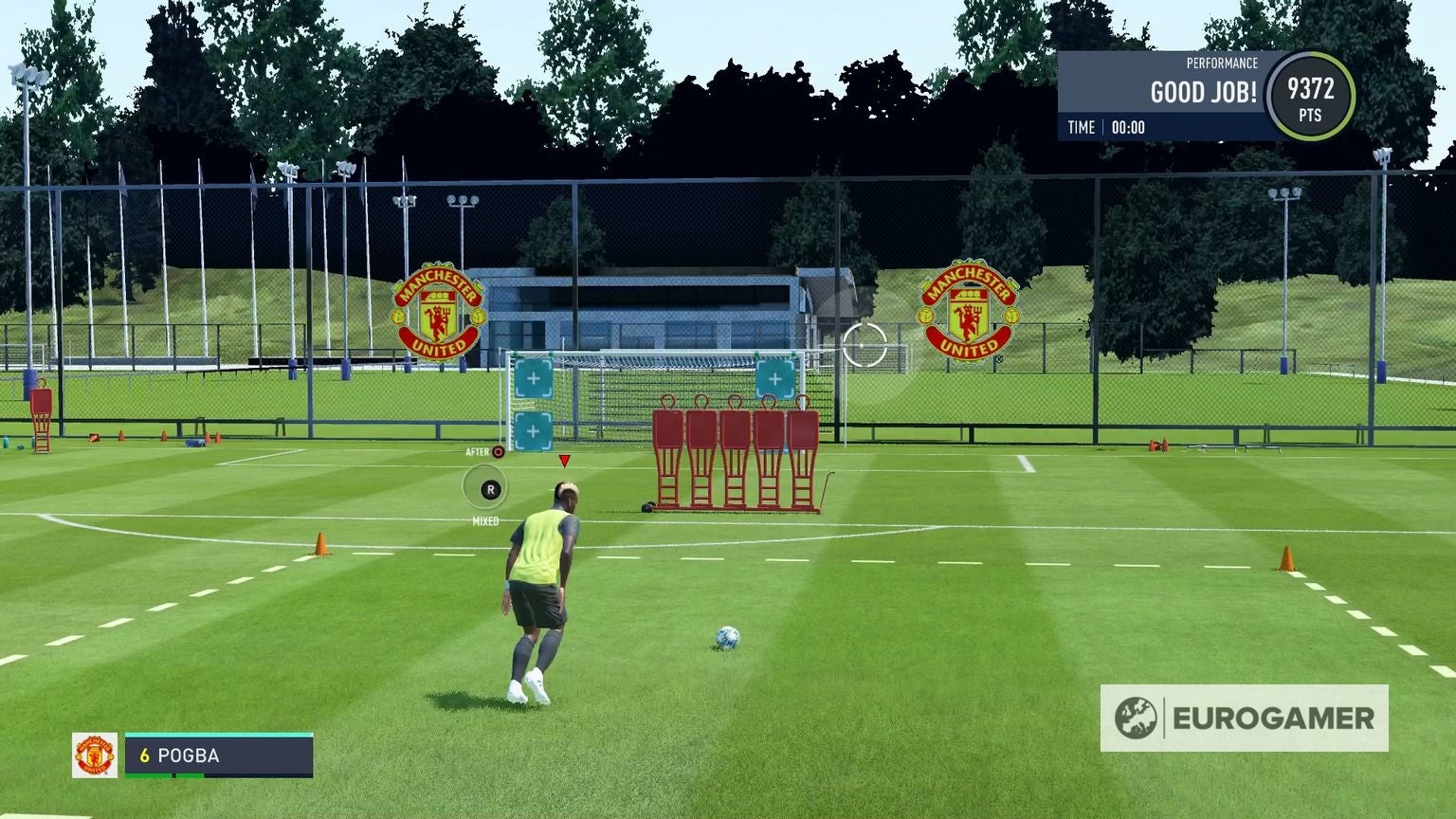Screen dimensions: 1456x819
Task: Click the circular 9372 PTS progress ring
Action: [1313, 95]
